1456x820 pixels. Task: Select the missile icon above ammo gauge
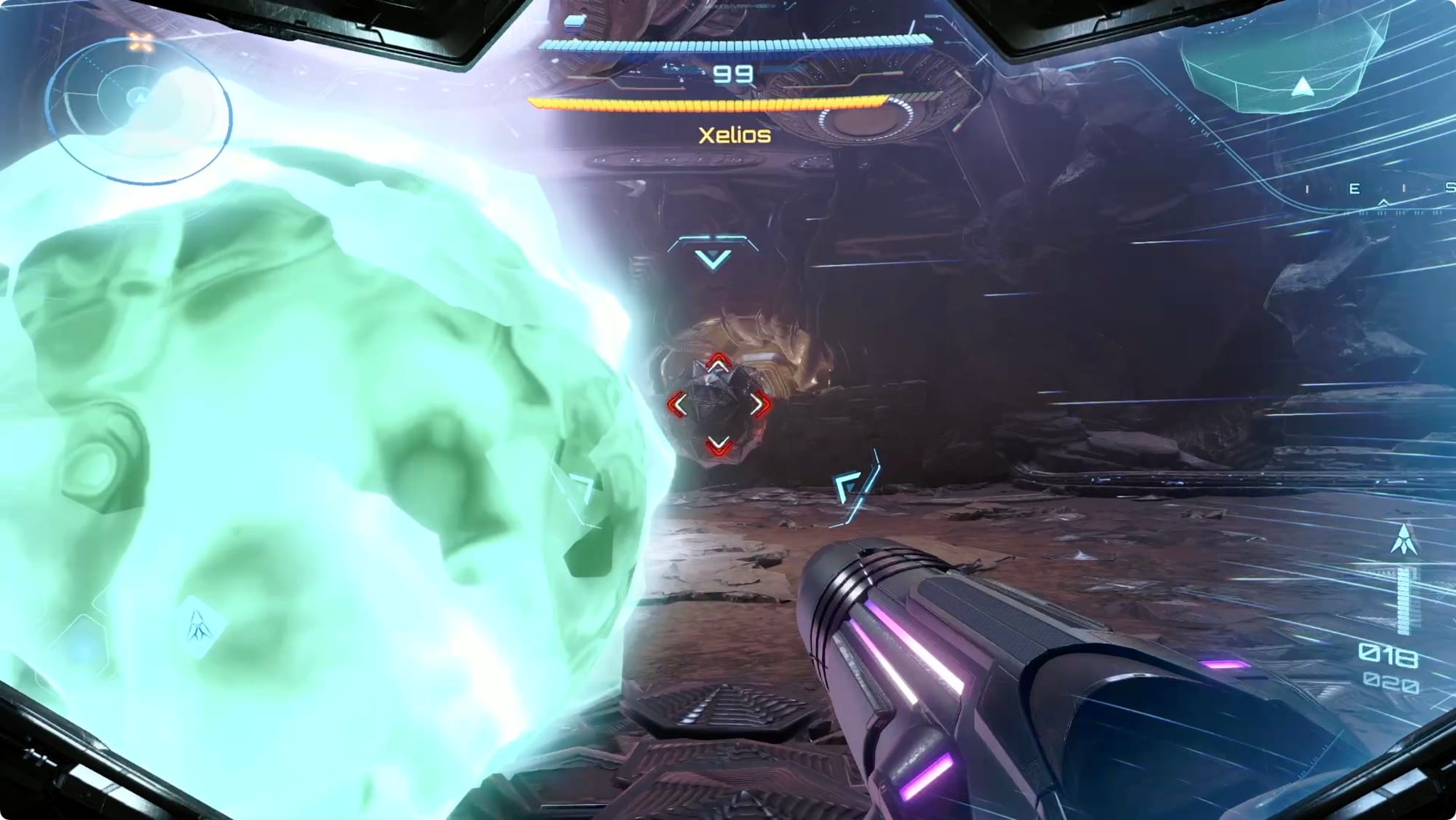[1403, 540]
